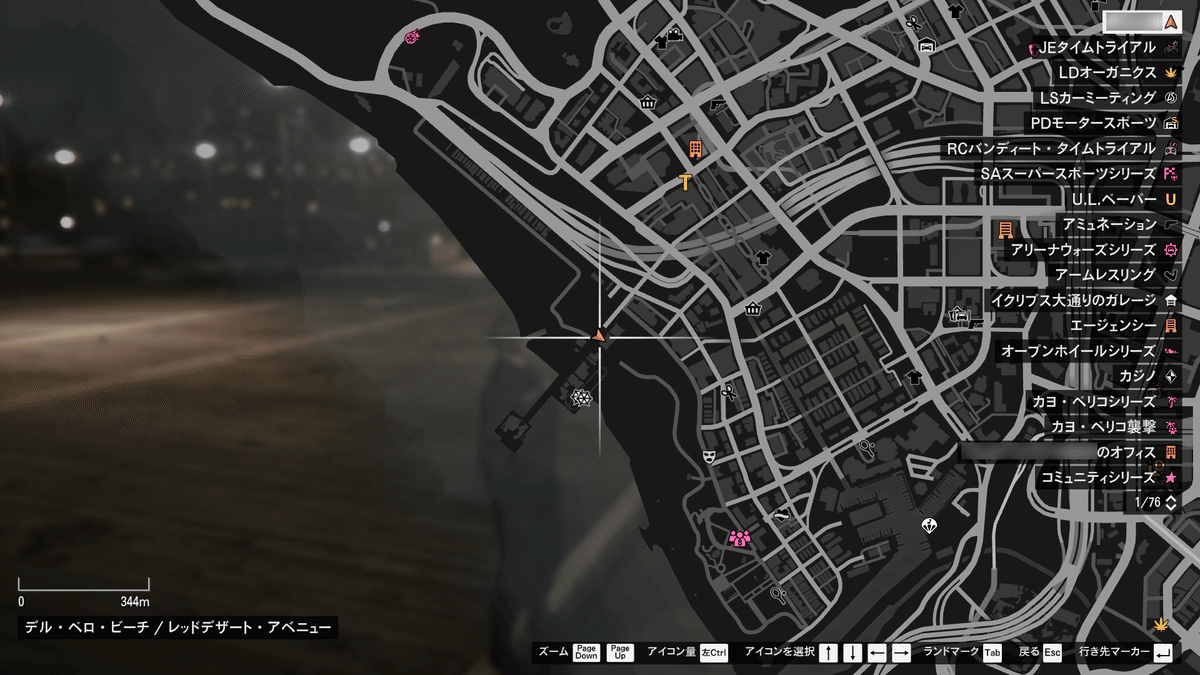Click the theater mask map marker
Screen dimensions: 1200x675
point(709,456)
